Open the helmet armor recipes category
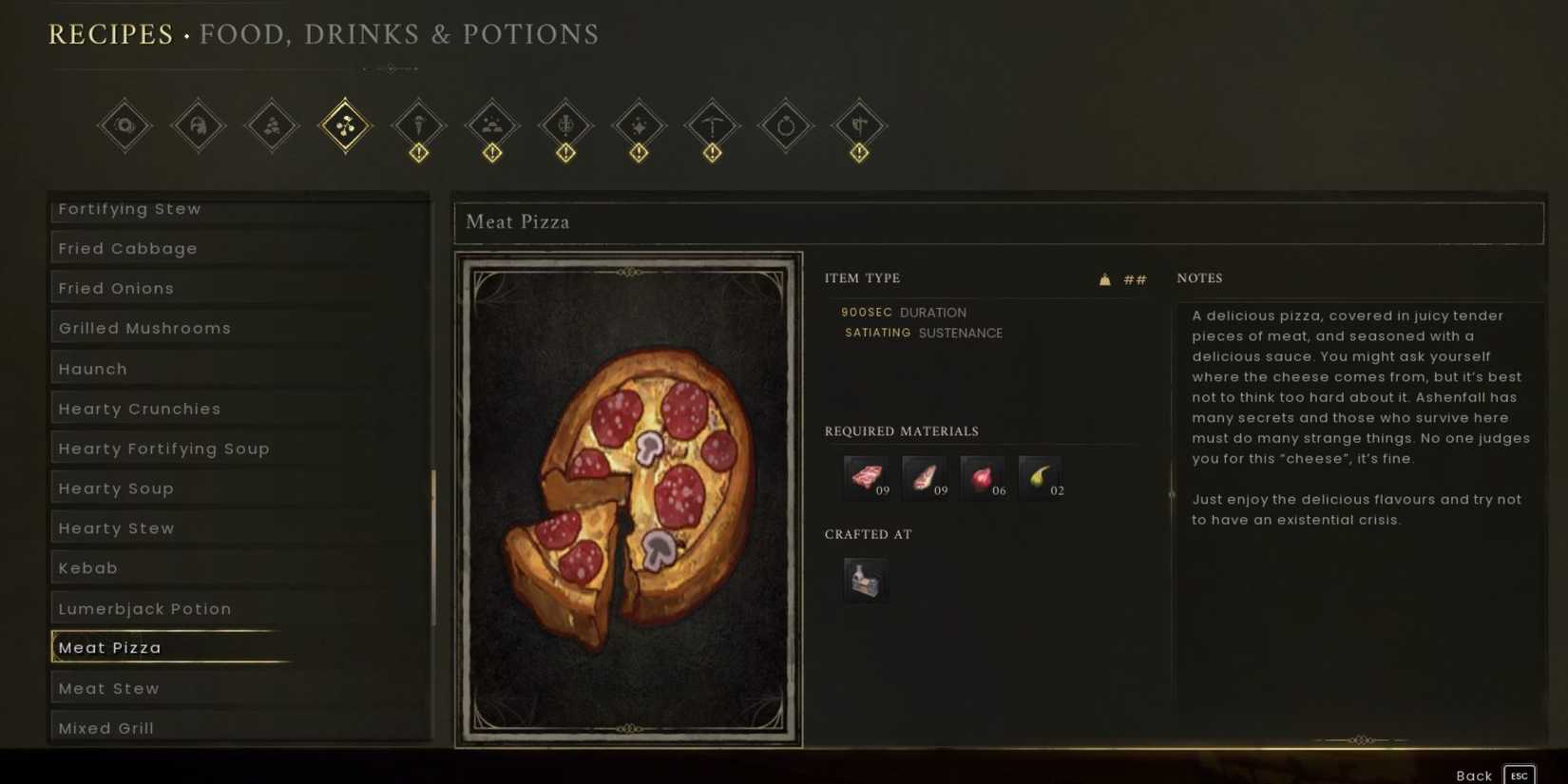The height and width of the screenshot is (784, 1568). coord(198,124)
